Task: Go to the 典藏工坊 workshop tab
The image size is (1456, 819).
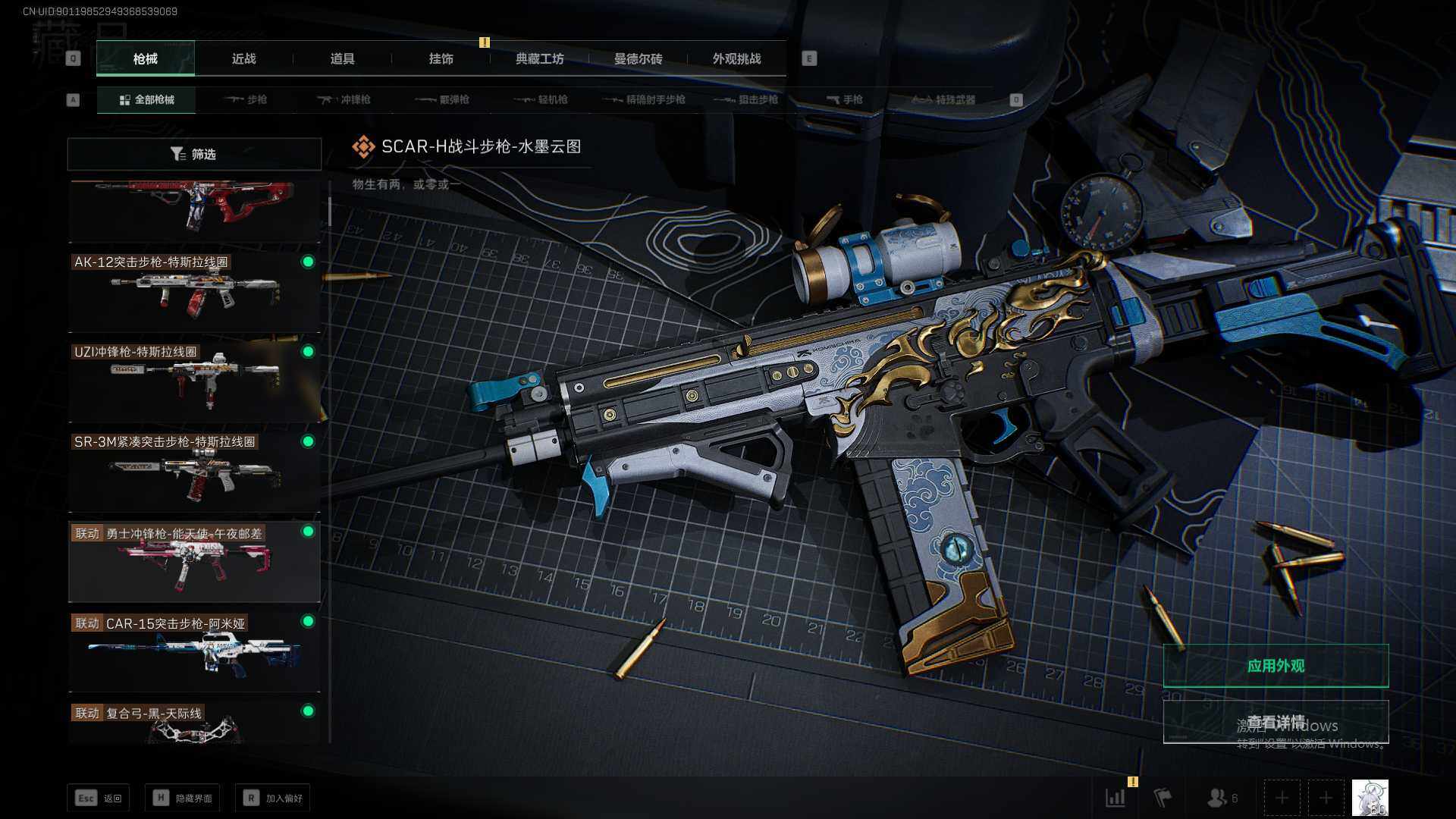Action: [539, 59]
